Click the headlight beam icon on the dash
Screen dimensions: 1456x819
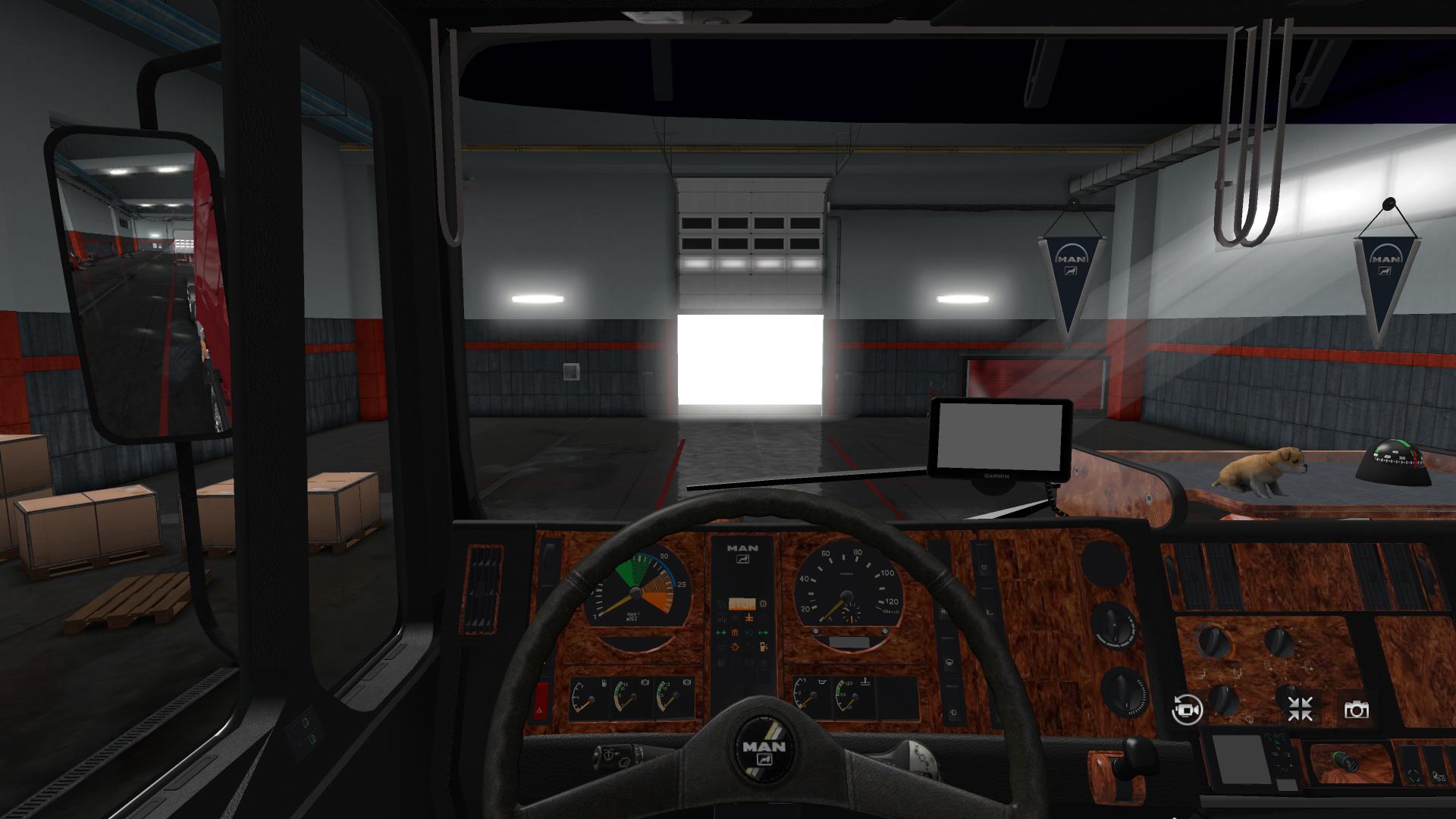pos(751,632)
